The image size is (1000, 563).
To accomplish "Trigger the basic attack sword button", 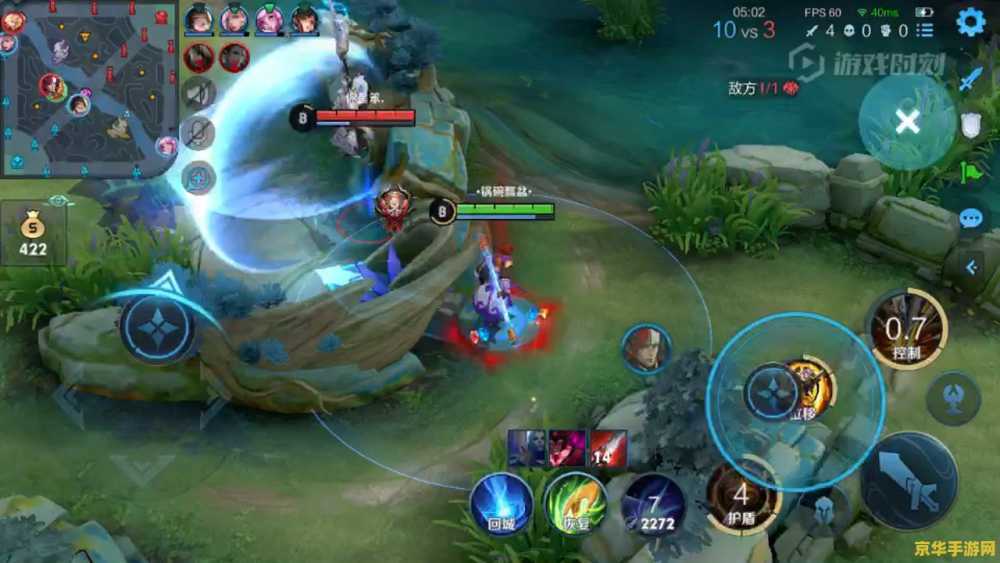I will (x=909, y=482).
